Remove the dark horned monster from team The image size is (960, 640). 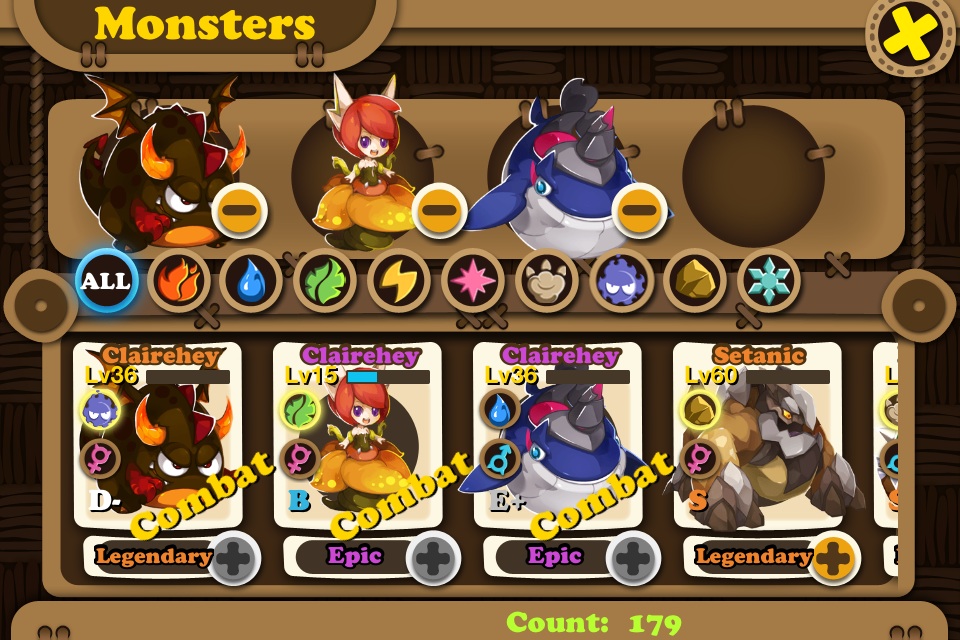click(x=240, y=210)
